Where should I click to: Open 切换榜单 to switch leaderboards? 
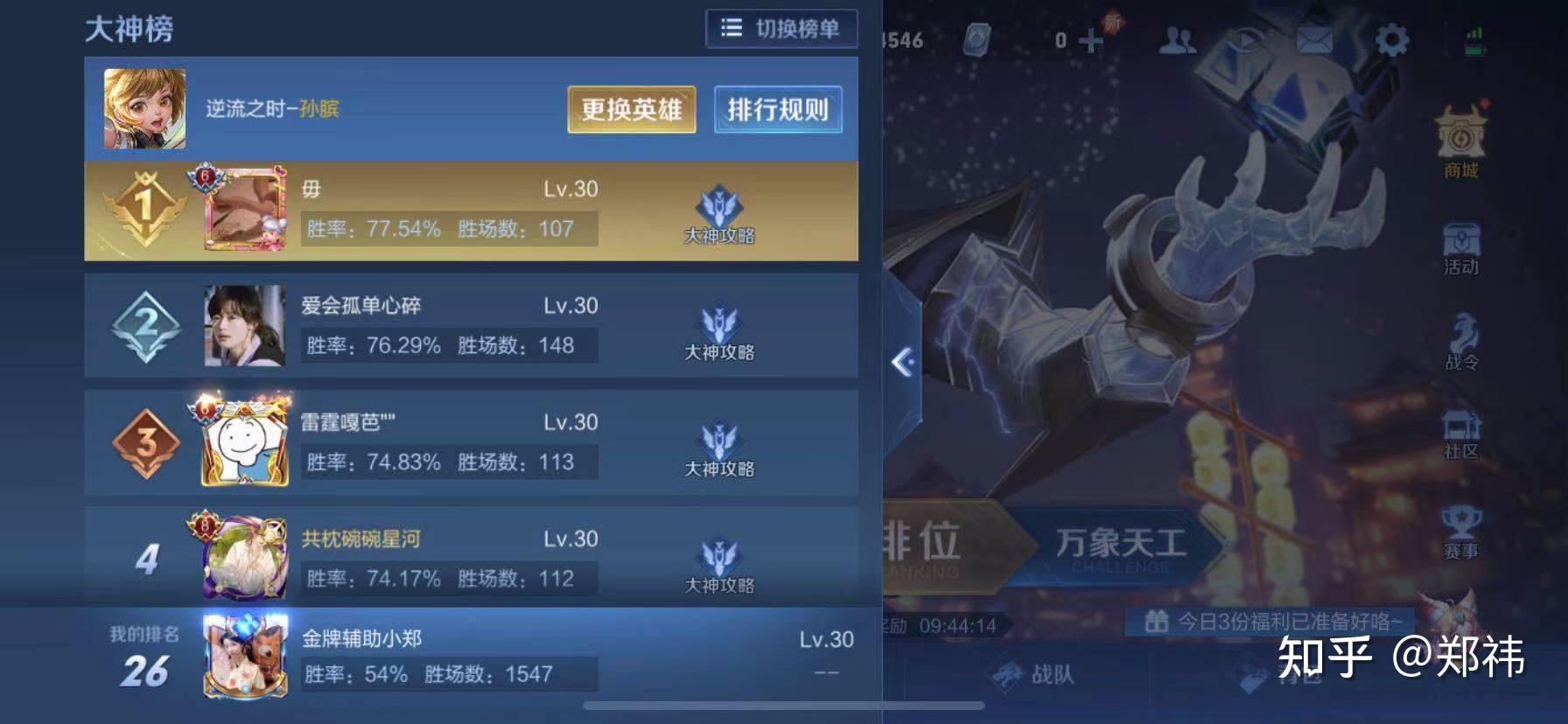(781, 28)
